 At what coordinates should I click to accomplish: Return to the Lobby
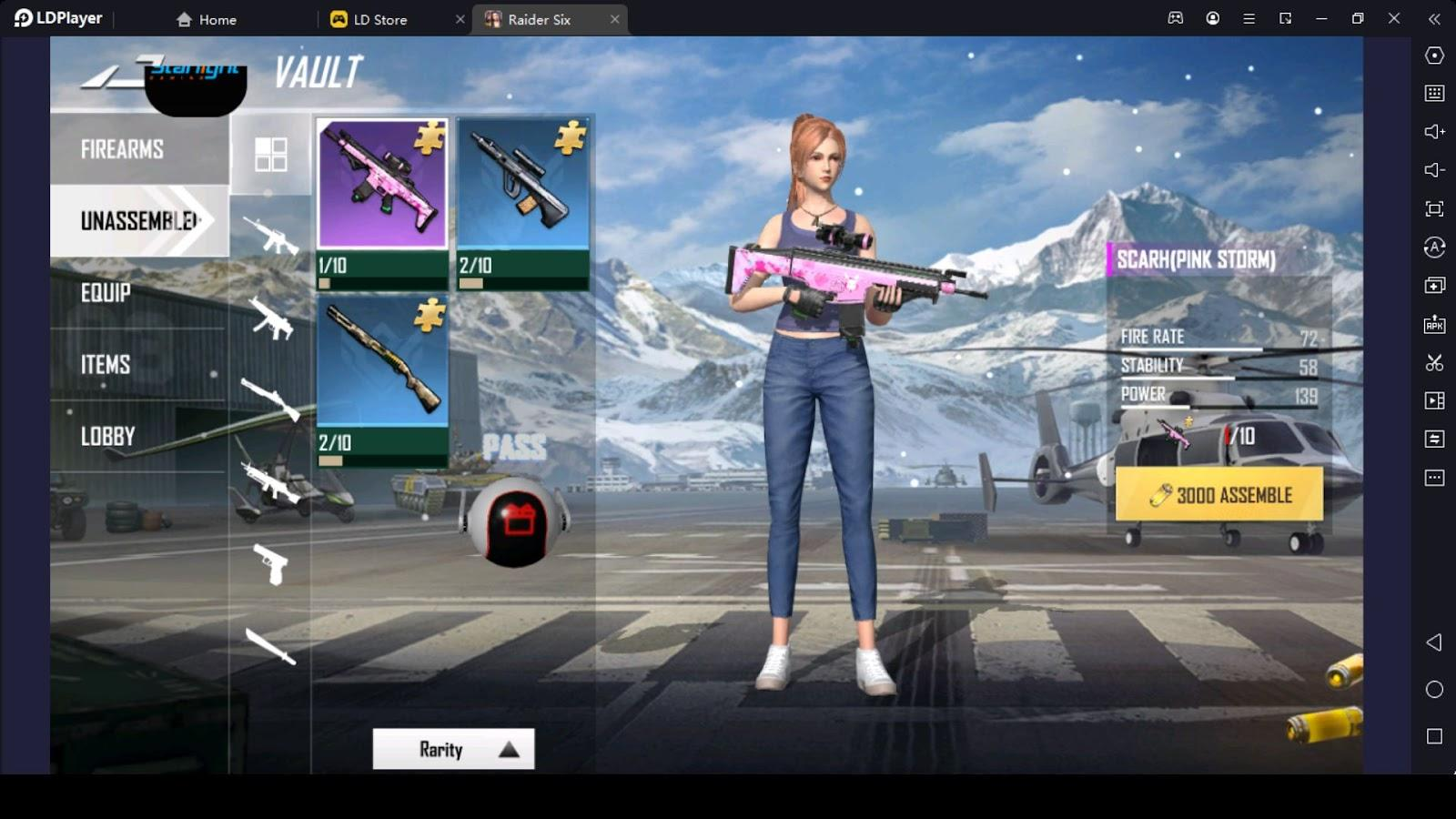pos(107,437)
